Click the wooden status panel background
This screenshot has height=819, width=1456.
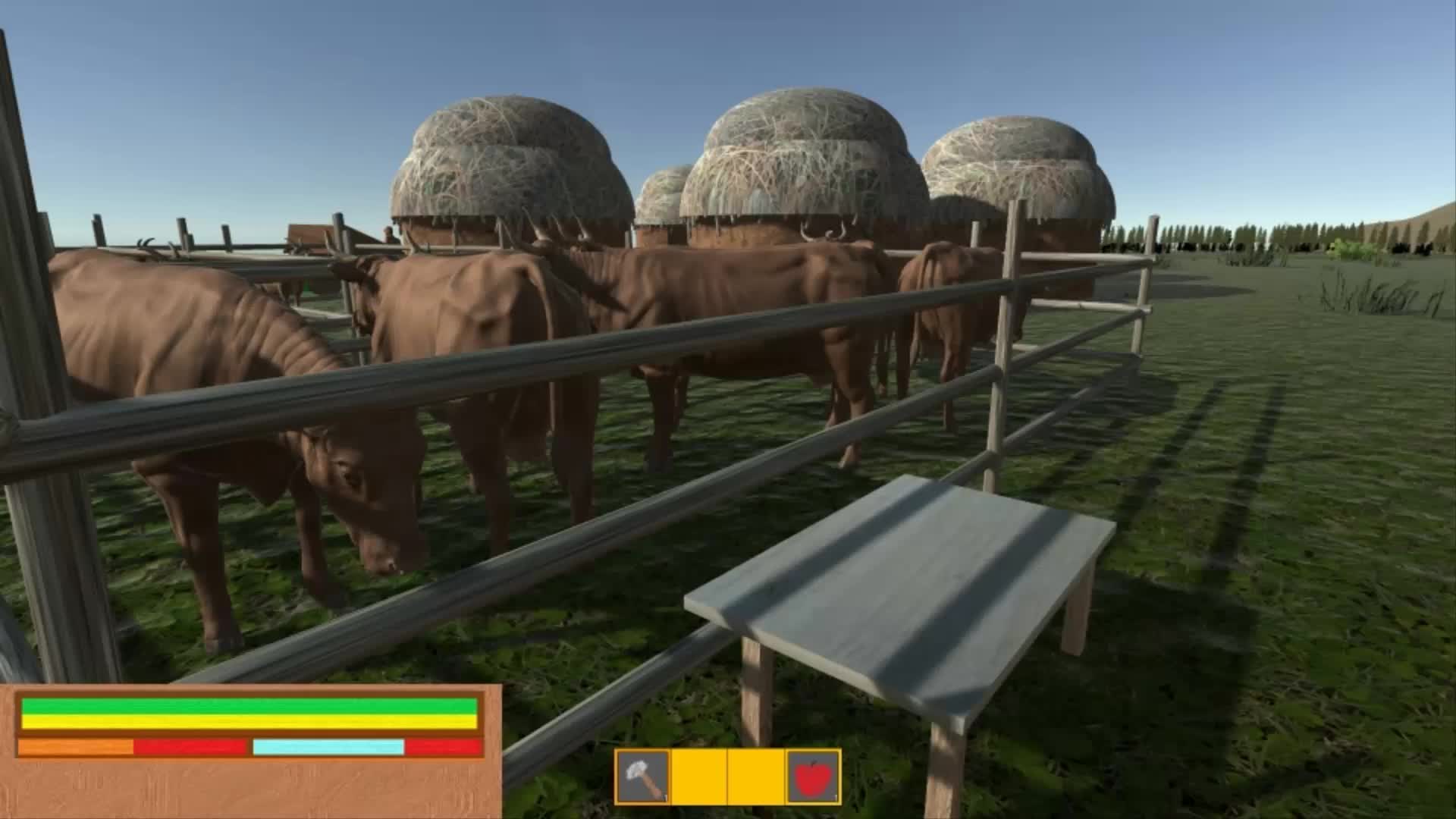point(250,789)
